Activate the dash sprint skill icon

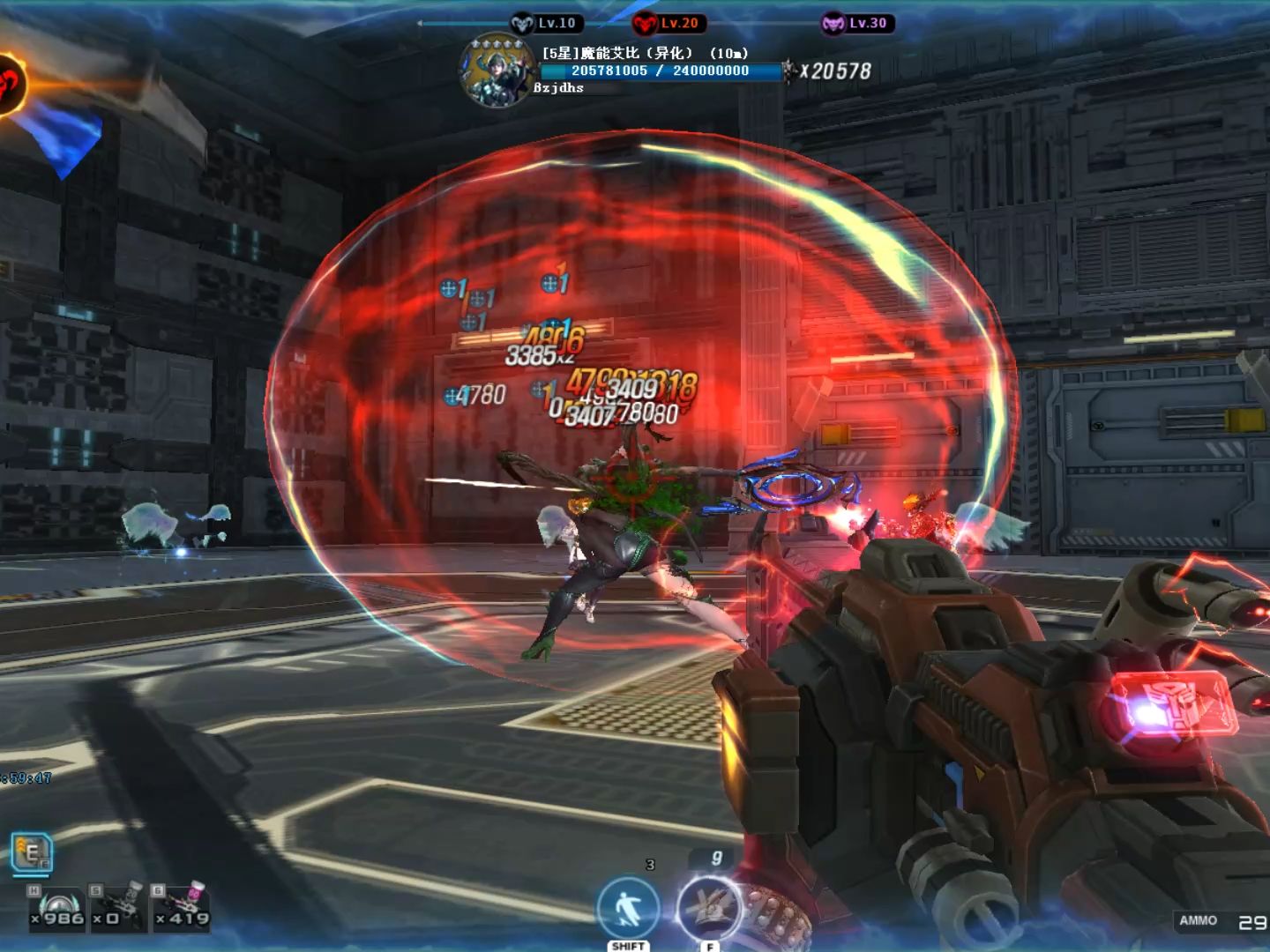pyautogui.click(x=628, y=910)
